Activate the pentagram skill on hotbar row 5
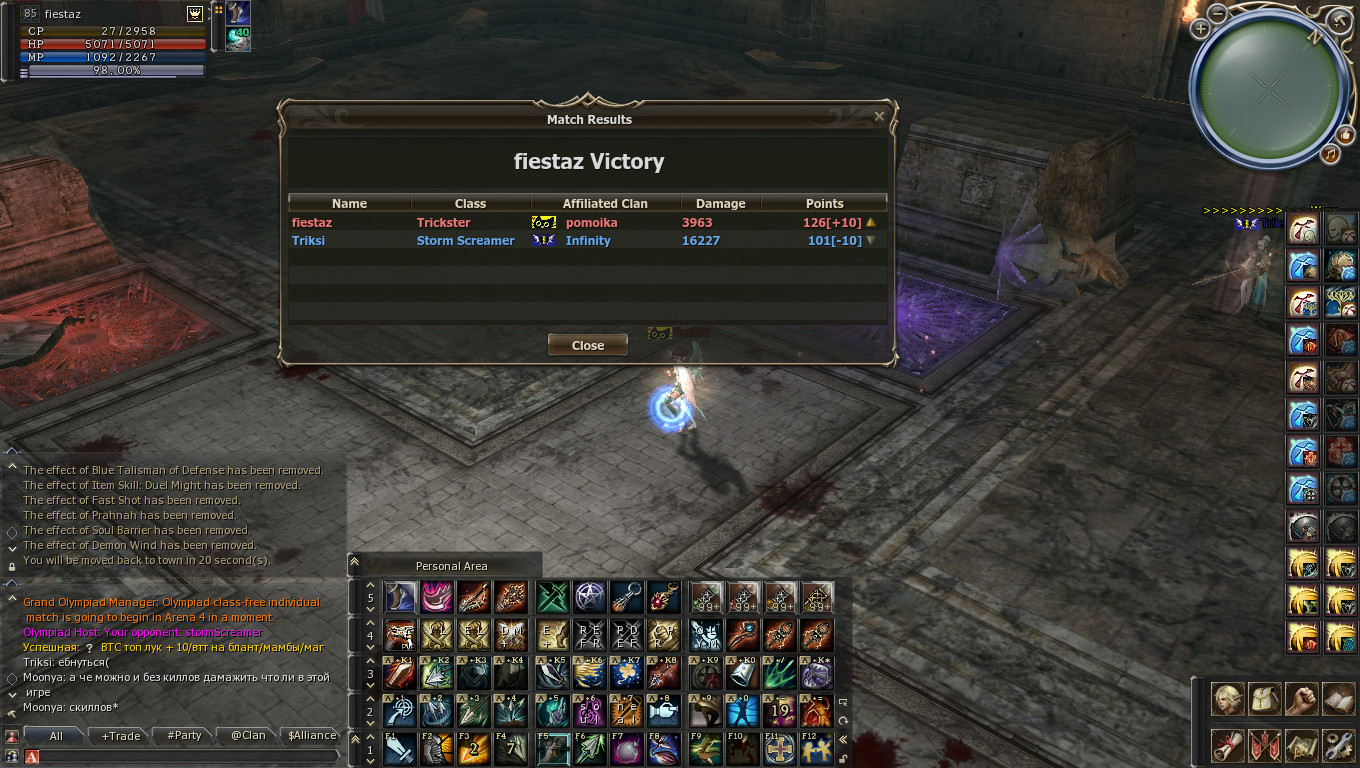Image resolution: width=1360 pixels, height=768 pixels. coord(589,597)
